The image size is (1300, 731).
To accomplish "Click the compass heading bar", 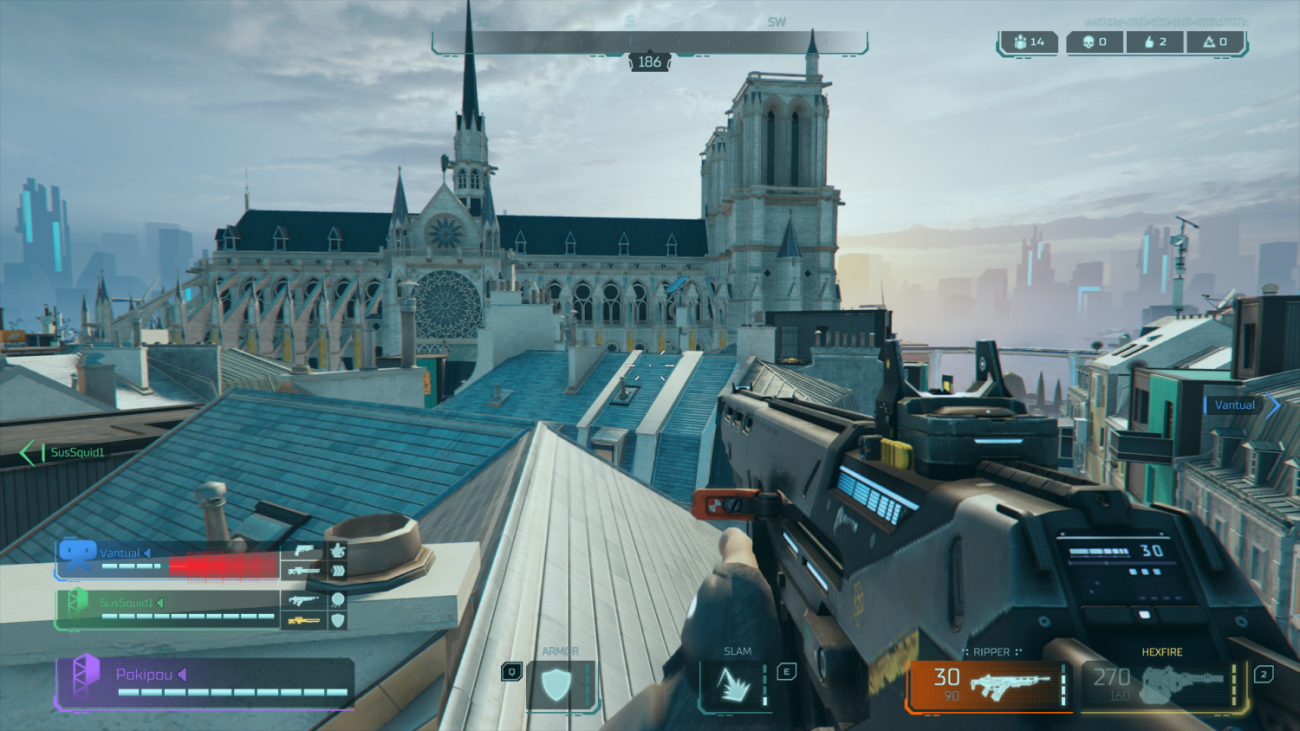I will 650,43.
